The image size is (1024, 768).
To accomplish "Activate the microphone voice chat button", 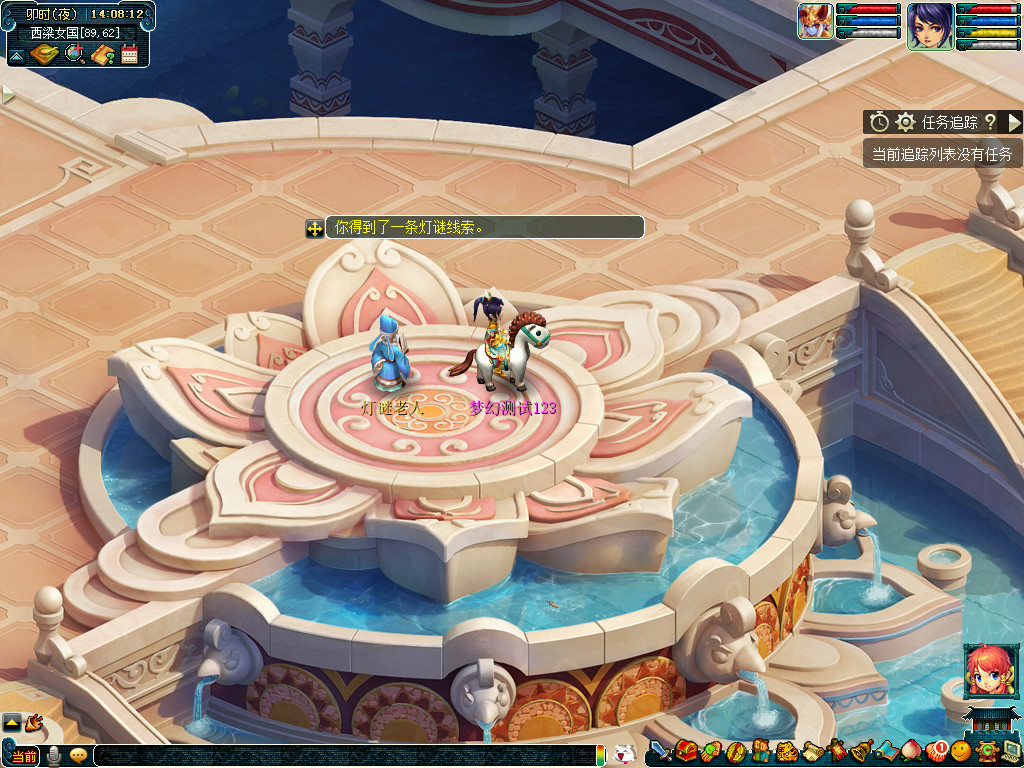I will point(53,756).
